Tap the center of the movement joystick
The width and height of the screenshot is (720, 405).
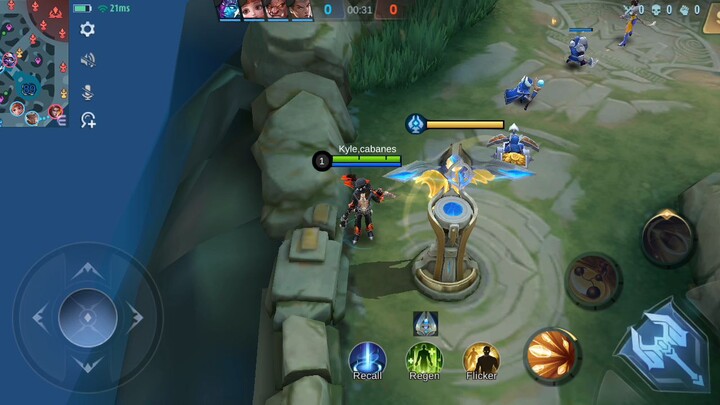point(87,317)
